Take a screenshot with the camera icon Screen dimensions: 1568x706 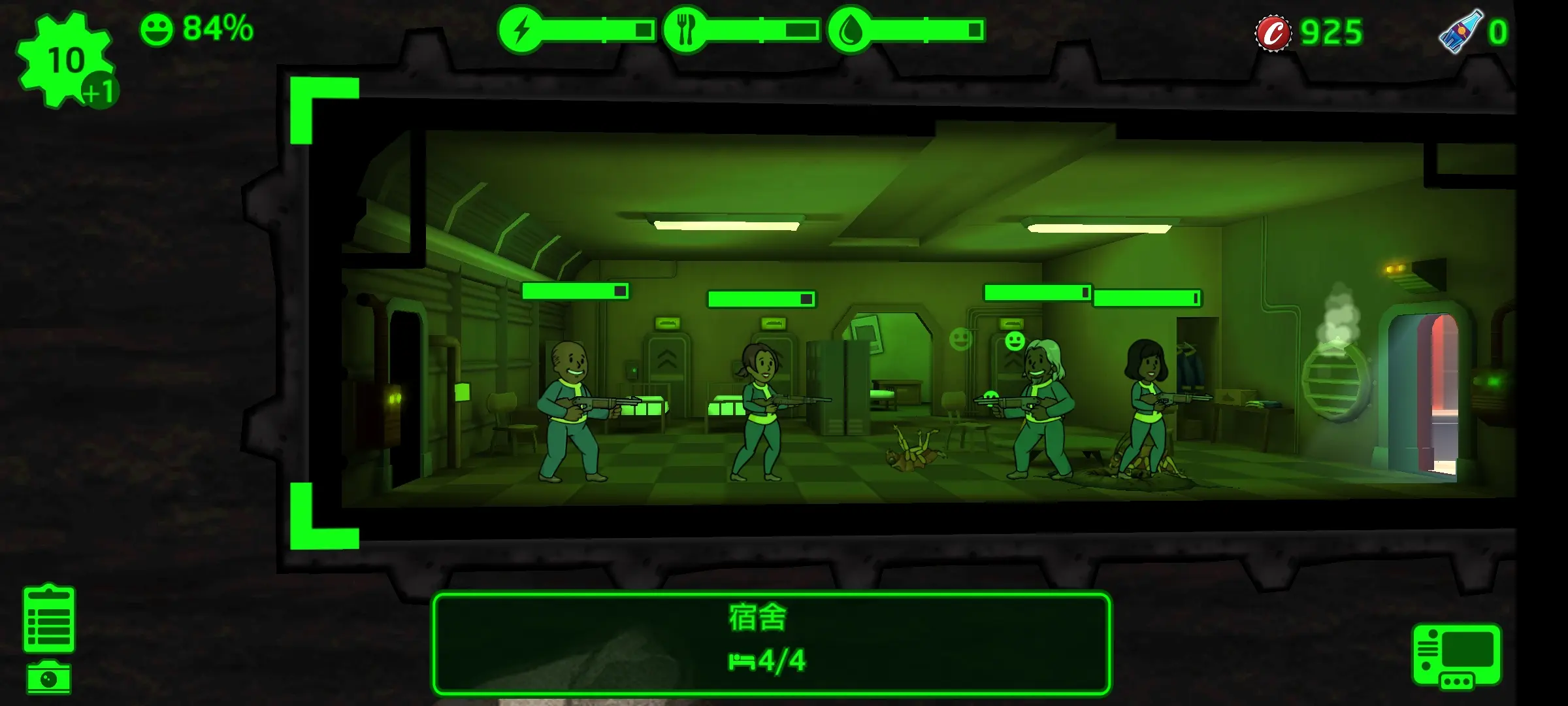point(49,678)
